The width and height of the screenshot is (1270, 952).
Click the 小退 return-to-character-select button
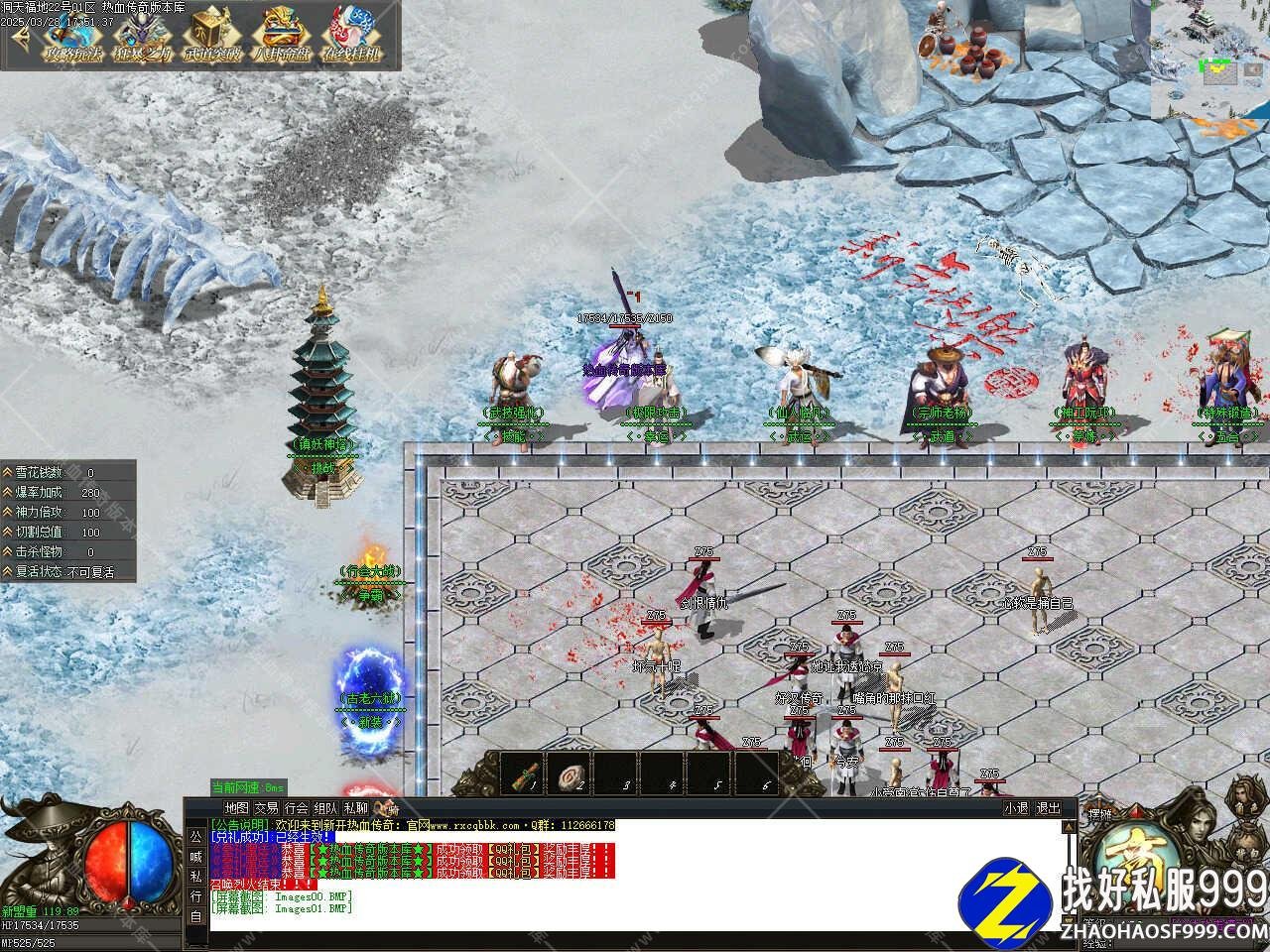pos(1015,808)
